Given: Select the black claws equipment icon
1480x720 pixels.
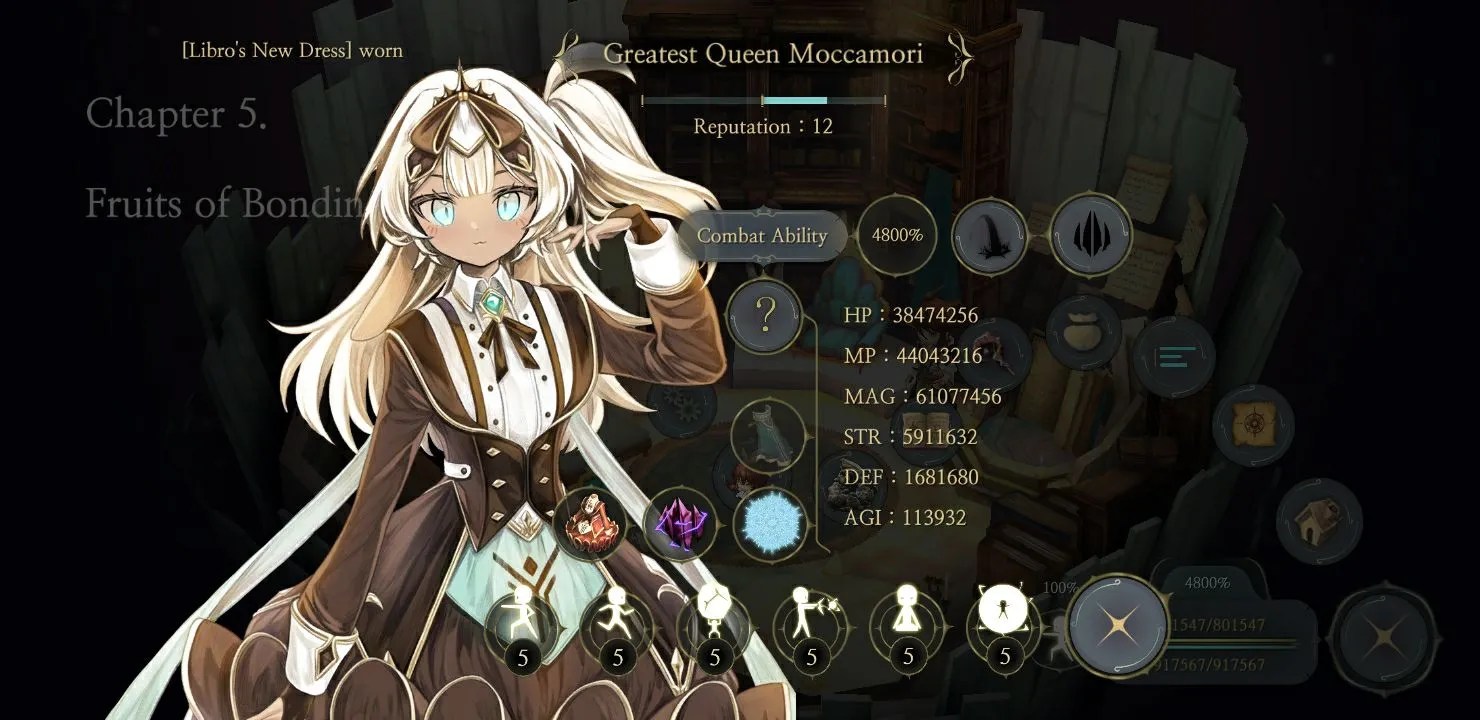Looking at the screenshot, I should 1091,234.
